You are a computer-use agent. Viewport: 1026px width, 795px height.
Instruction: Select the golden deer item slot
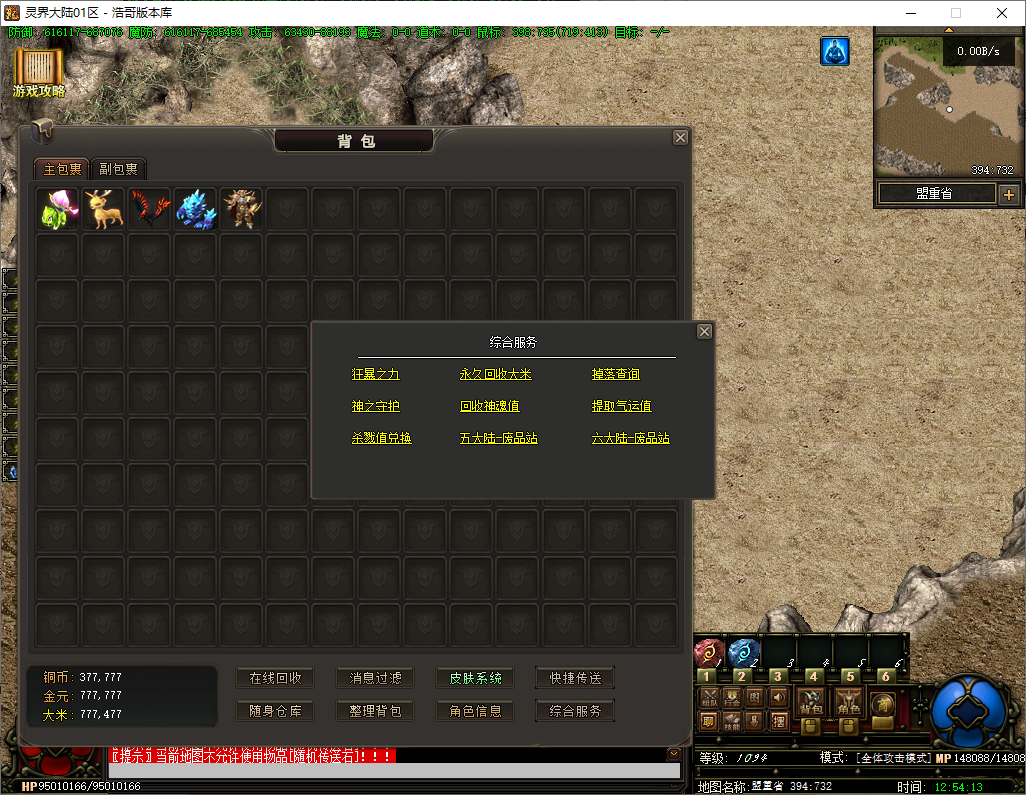[x=104, y=209]
